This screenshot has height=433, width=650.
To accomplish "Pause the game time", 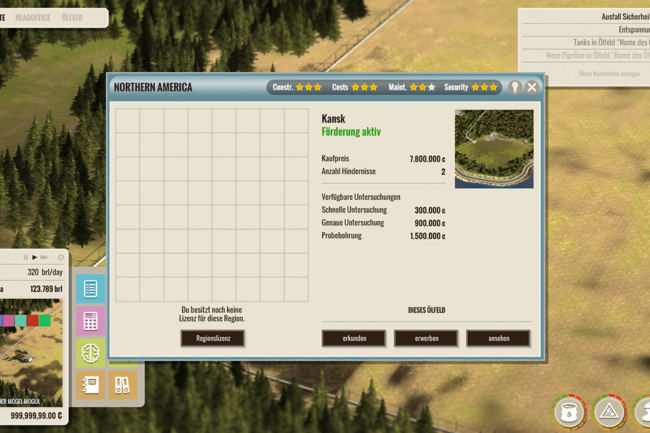I will pyautogui.click(x=25, y=257).
